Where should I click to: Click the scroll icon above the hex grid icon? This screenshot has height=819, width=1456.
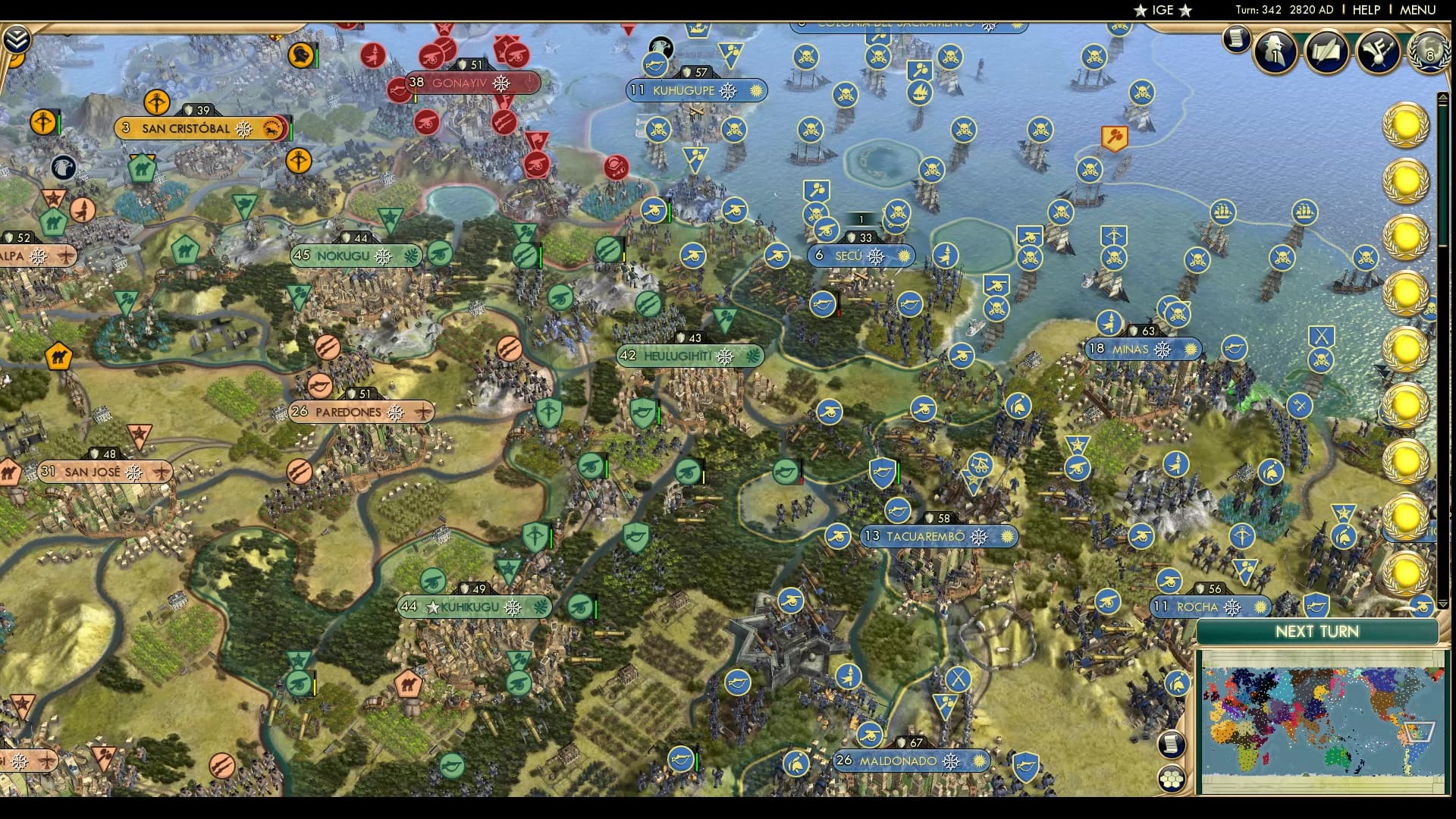click(1172, 744)
